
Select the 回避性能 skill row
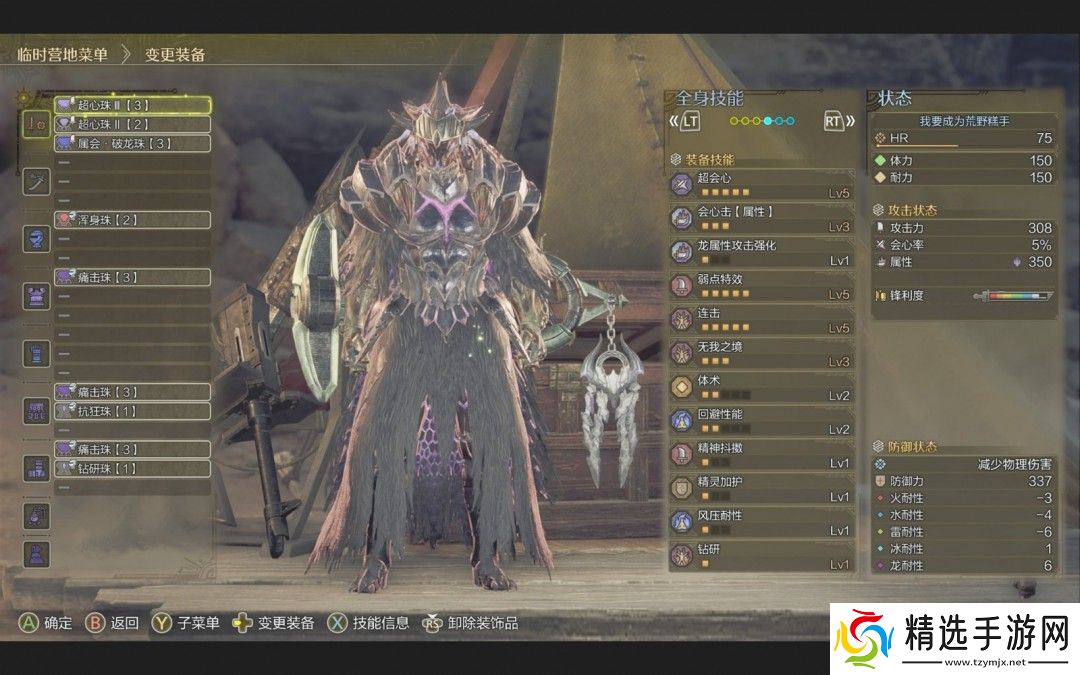point(762,421)
